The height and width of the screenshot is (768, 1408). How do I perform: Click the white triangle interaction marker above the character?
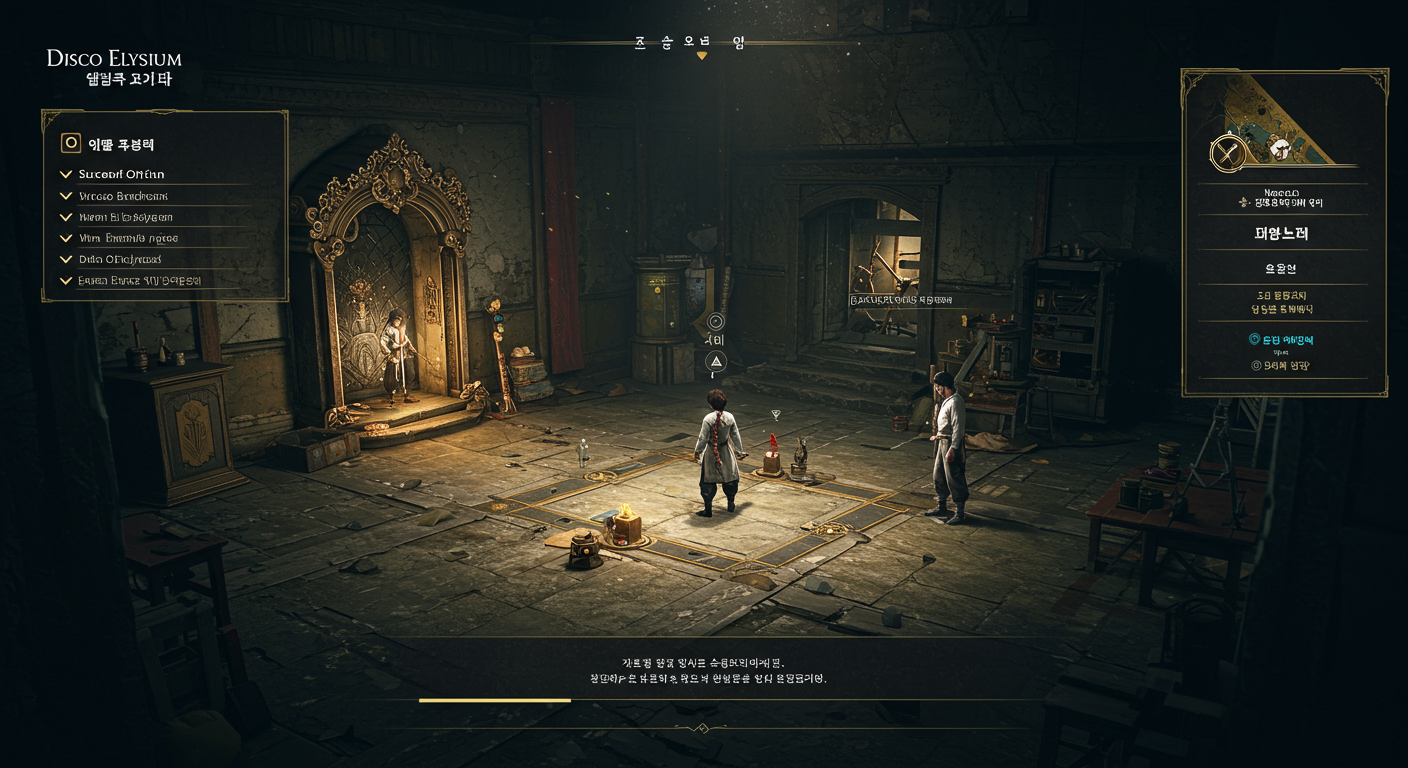(716, 361)
